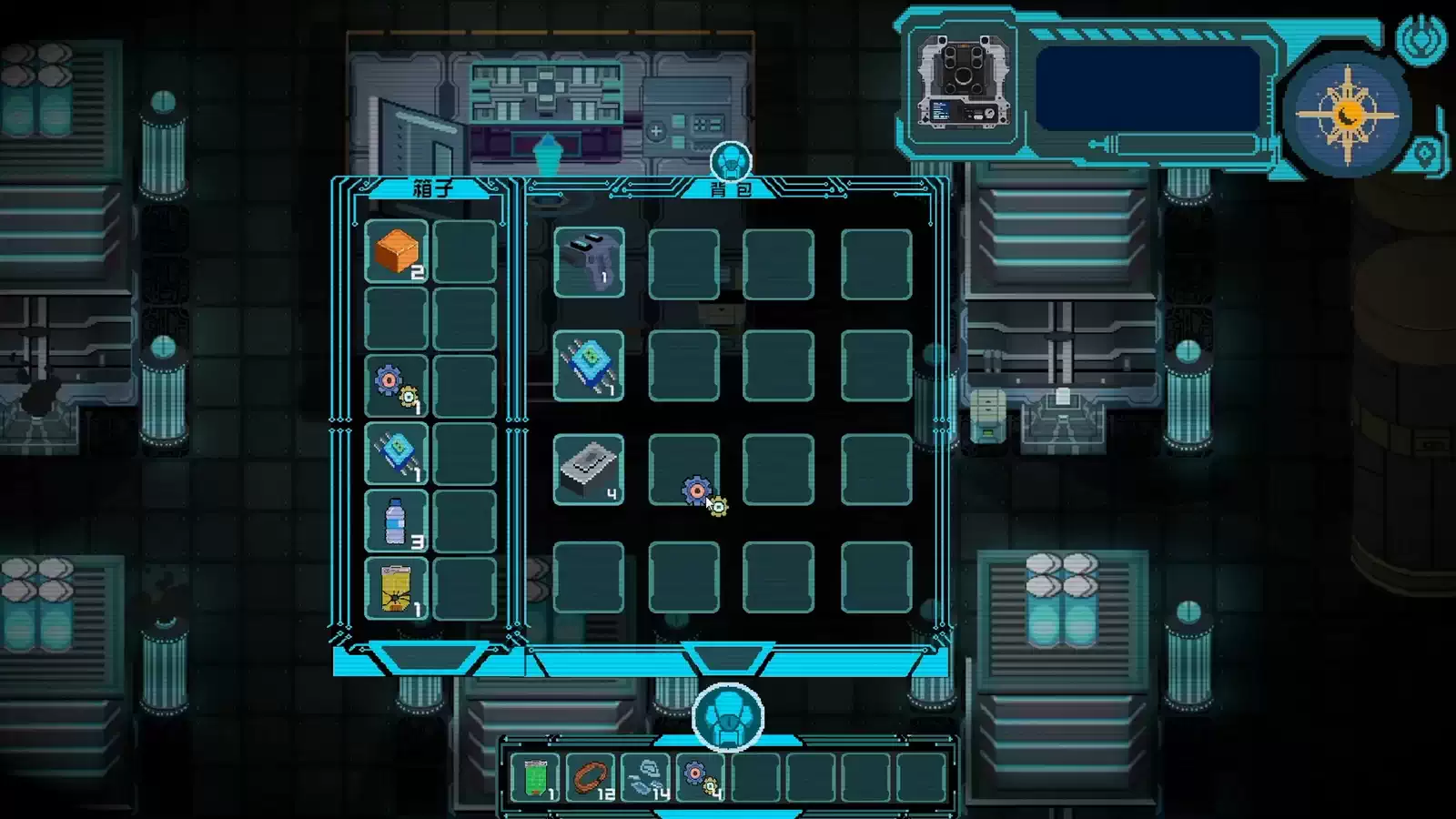The height and width of the screenshot is (819, 1456).
Task: Select the pistol in the backpack
Action: [589, 263]
